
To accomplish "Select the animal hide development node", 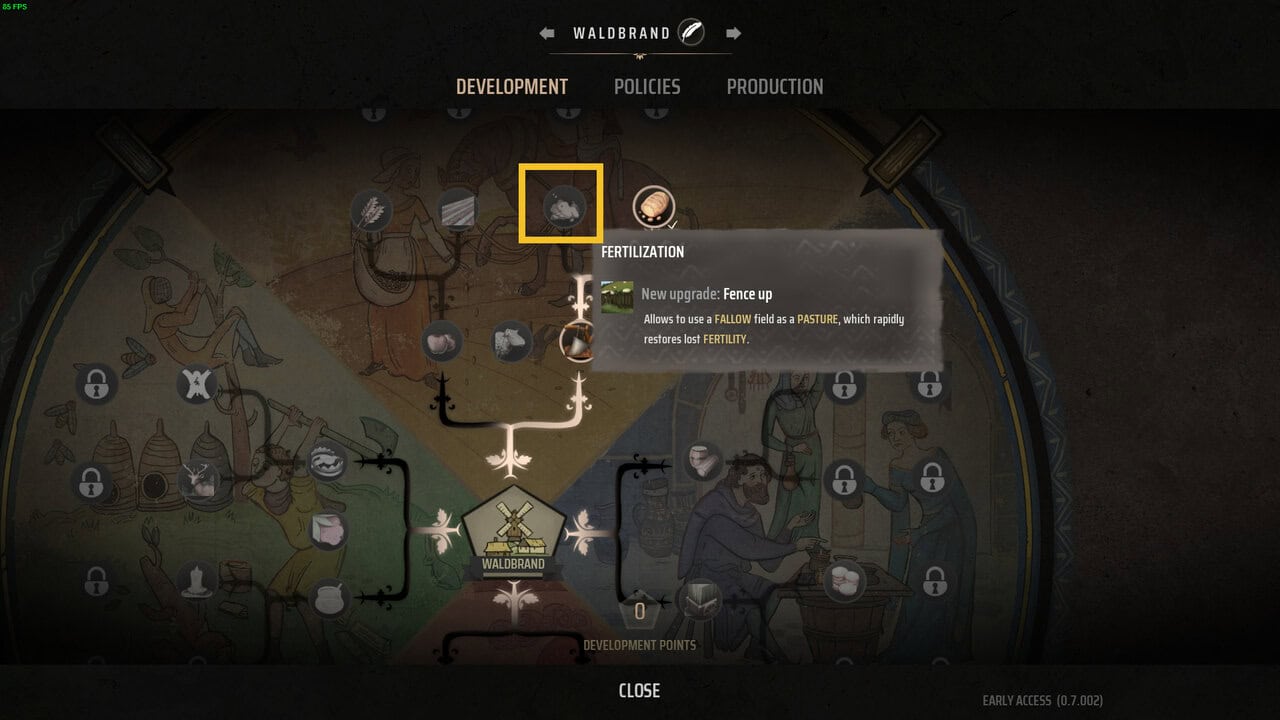I will click(x=198, y=382).
